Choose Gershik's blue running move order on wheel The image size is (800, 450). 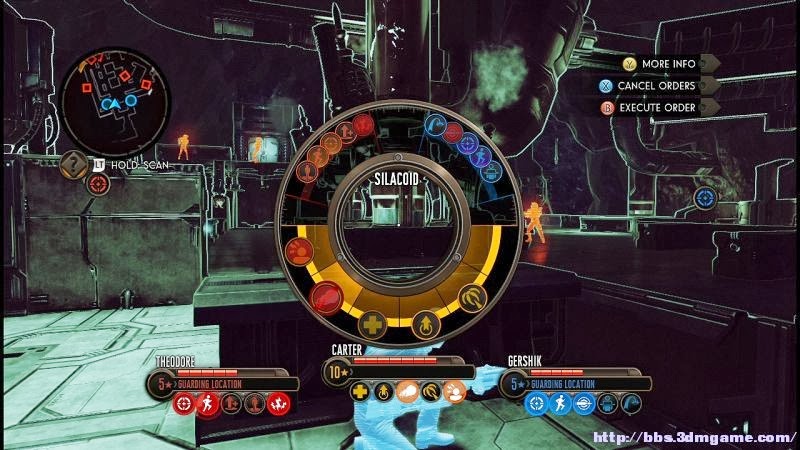click(x=482, y=157)
